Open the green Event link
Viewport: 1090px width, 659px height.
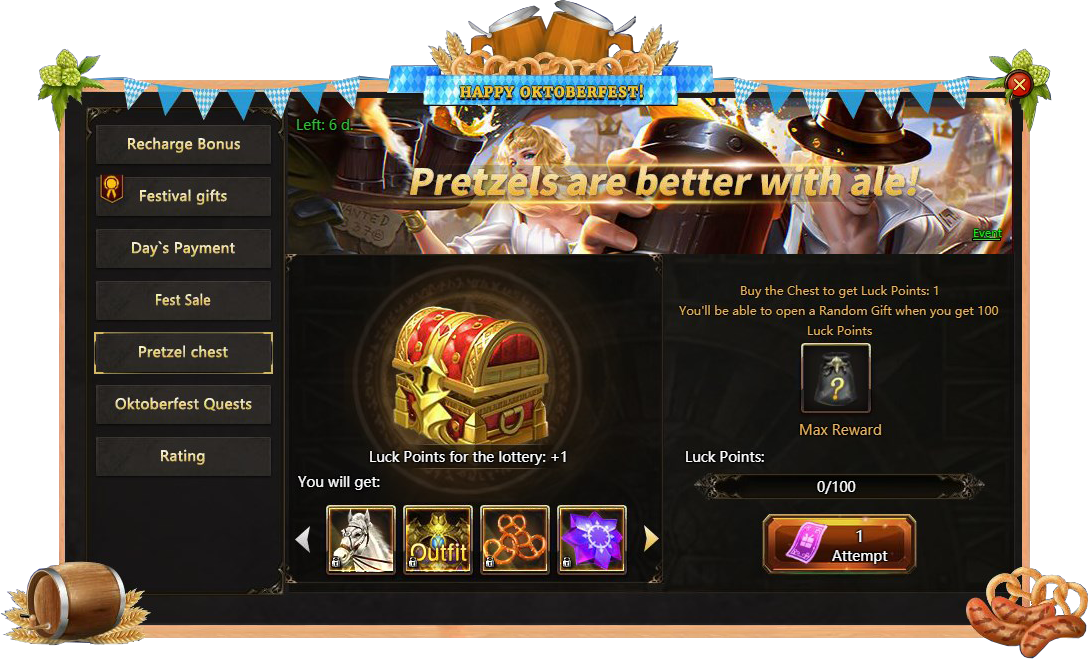pyautogui.click(x=987, y=234)
